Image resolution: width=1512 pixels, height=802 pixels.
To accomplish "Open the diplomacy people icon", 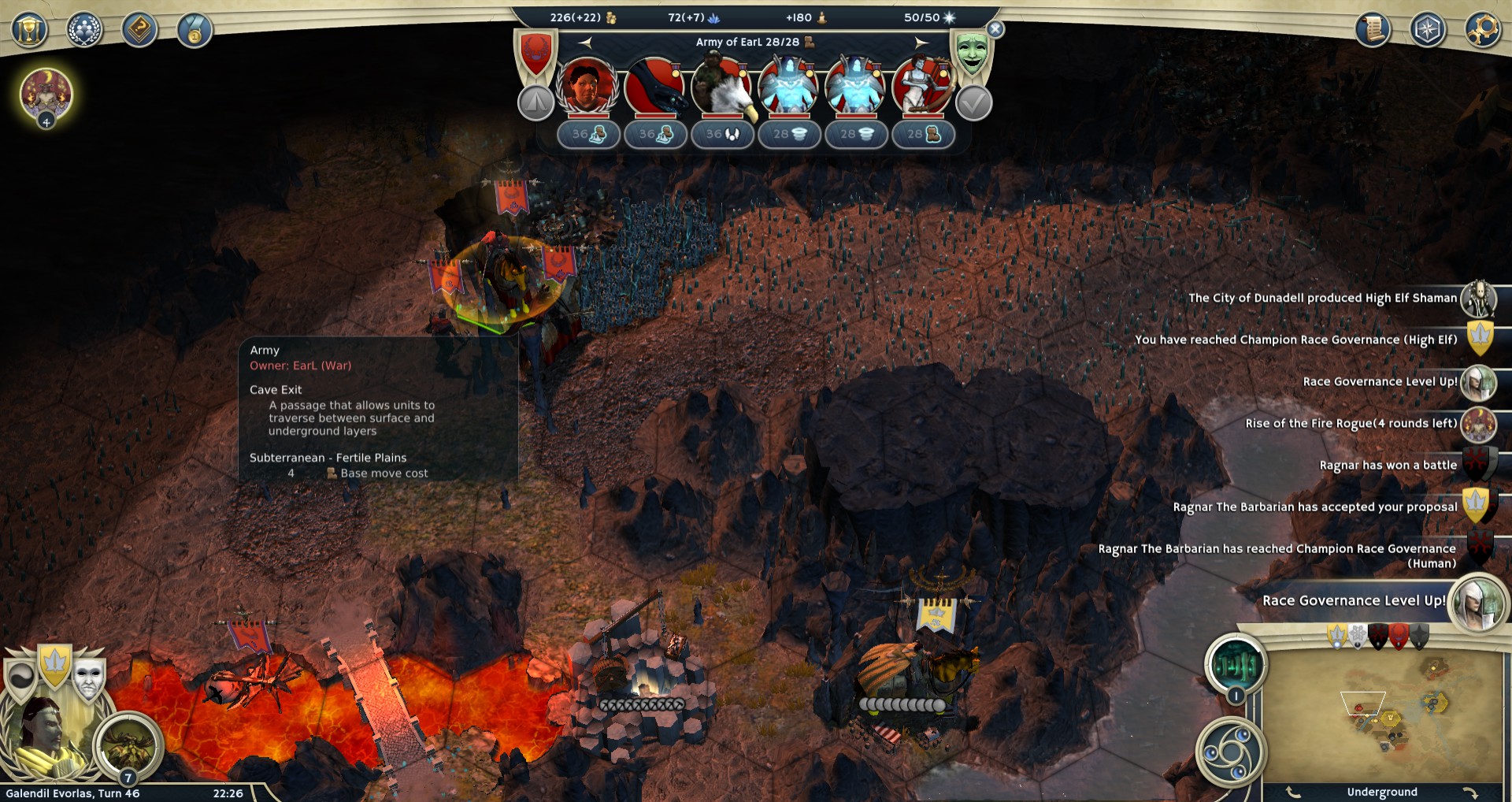I will click(x=84, y=31).
